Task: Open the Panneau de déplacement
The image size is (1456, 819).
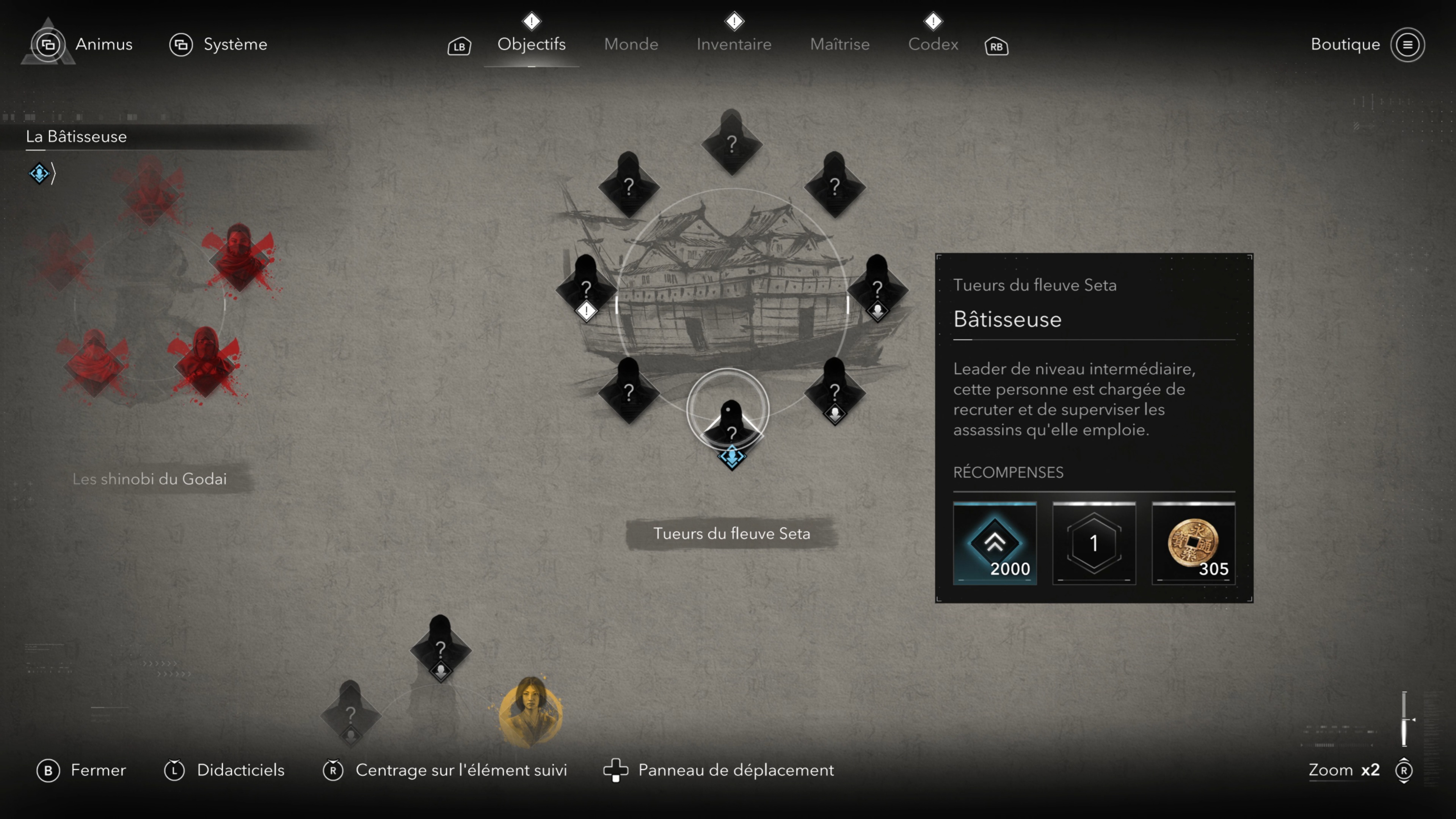Action: point(719,770)
